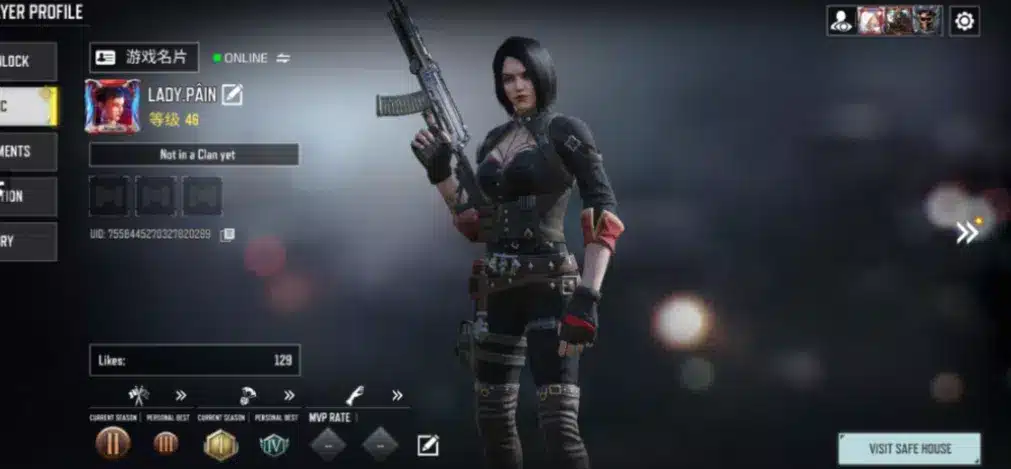The height and width of the screenshot is (469, 1011).
Task: Expand the double-arrow panel on right edge
Action: pyautogui.click(x=967, y=232)
